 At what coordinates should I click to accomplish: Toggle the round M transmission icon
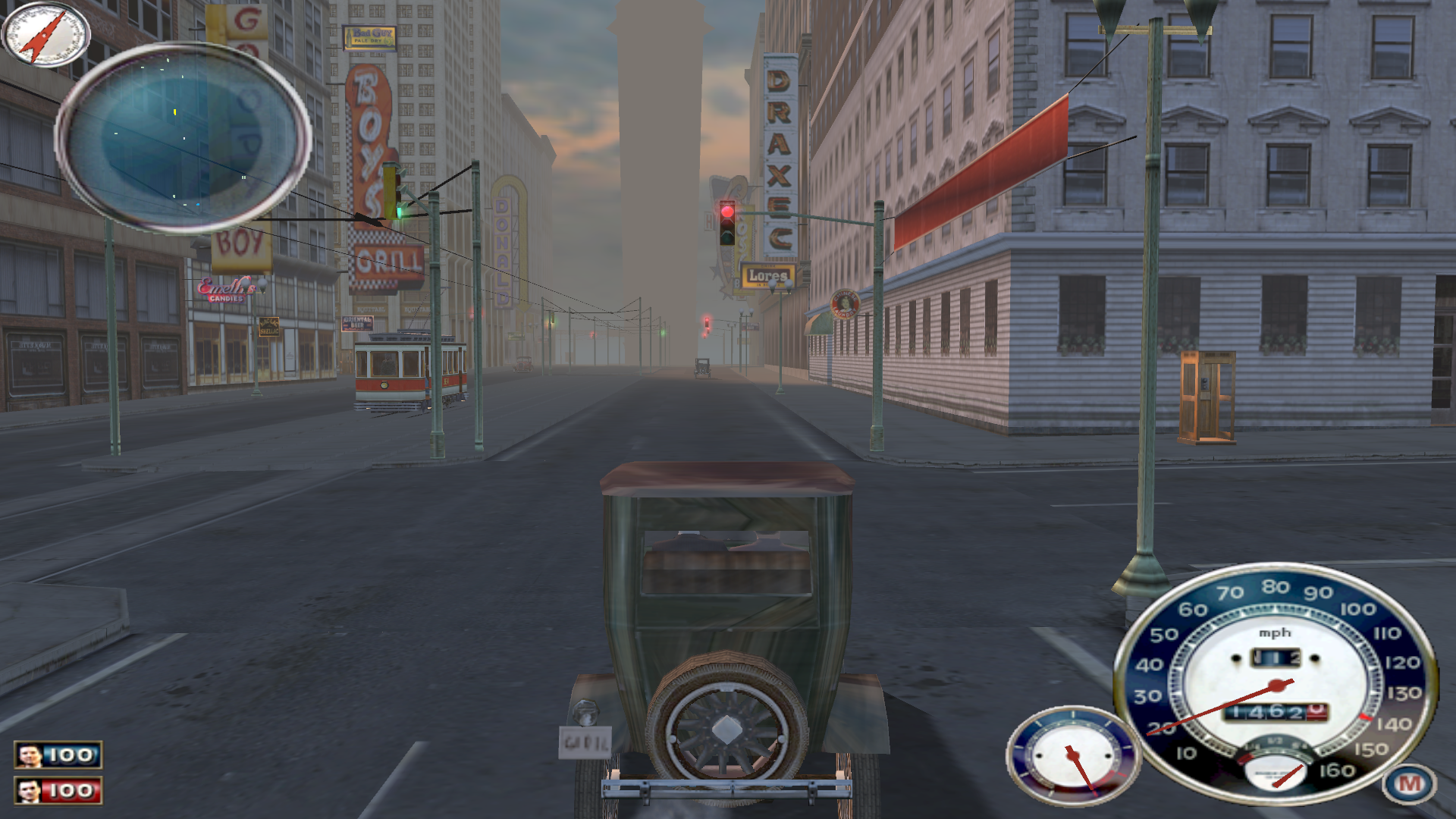tap(1408, 783)
